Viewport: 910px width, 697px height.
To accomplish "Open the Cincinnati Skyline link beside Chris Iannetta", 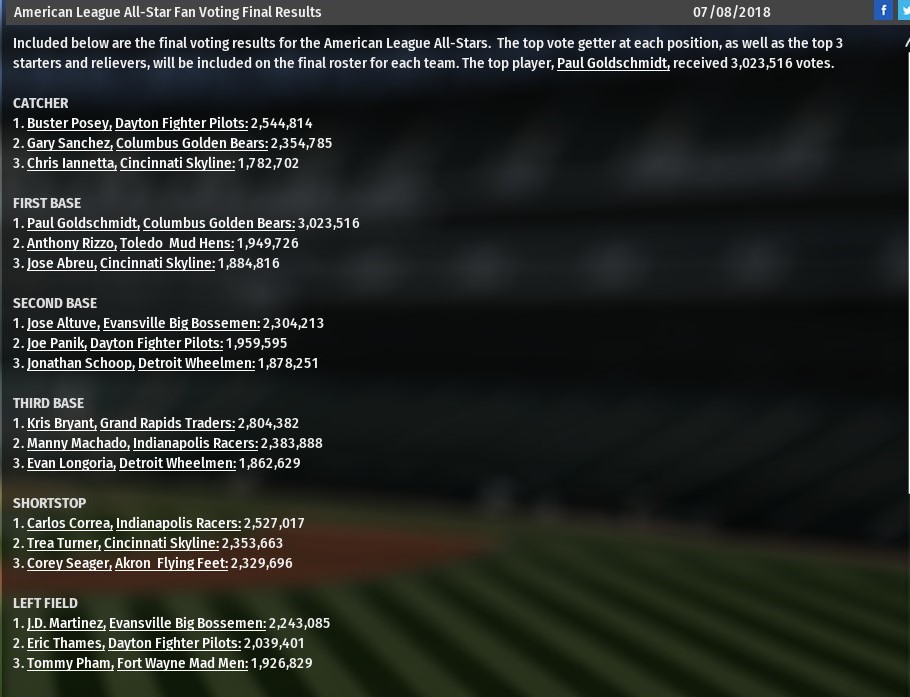I will [x=177, y=163].
